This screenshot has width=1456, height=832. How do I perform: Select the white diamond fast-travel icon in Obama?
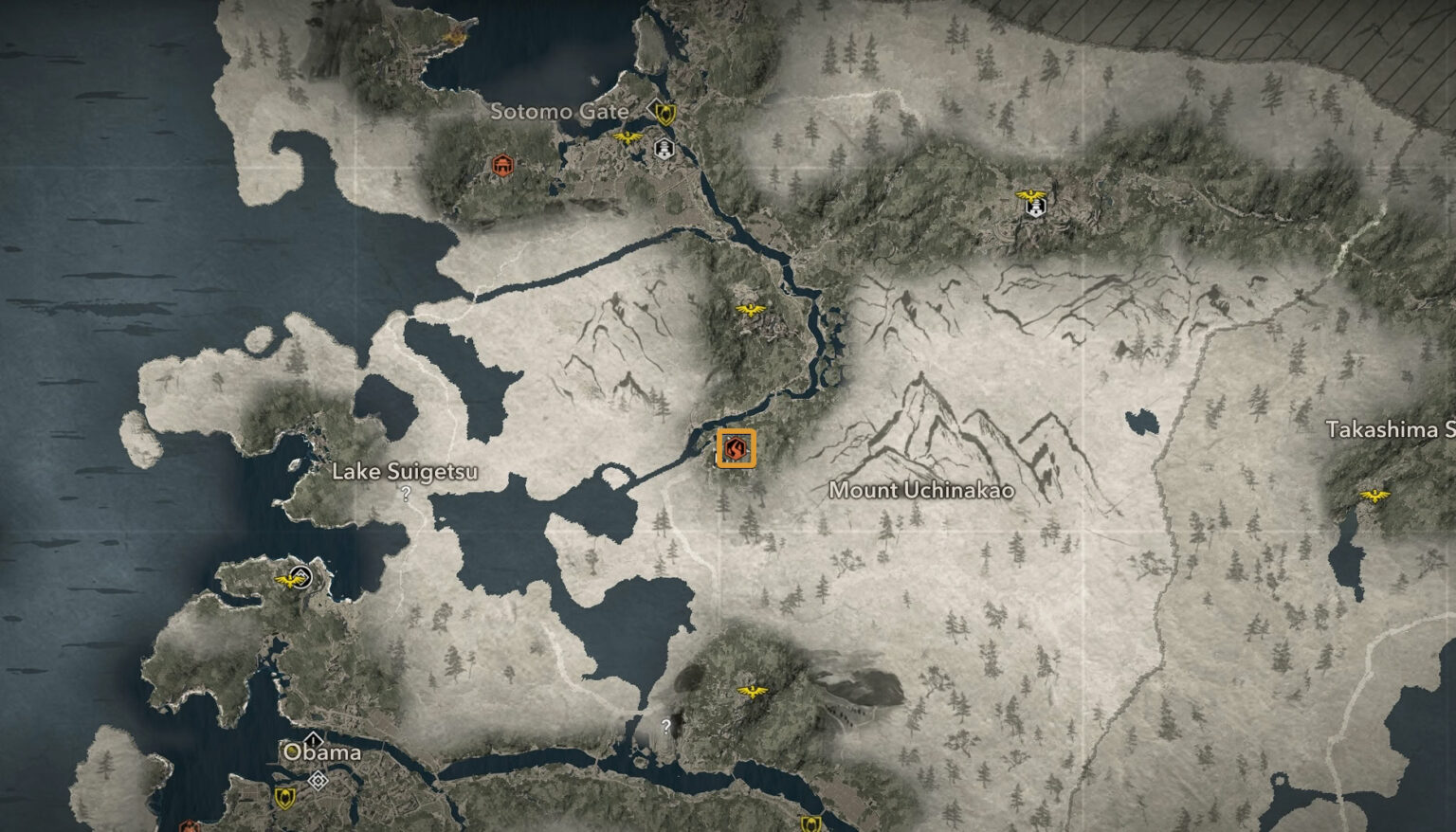pos(318,779)
